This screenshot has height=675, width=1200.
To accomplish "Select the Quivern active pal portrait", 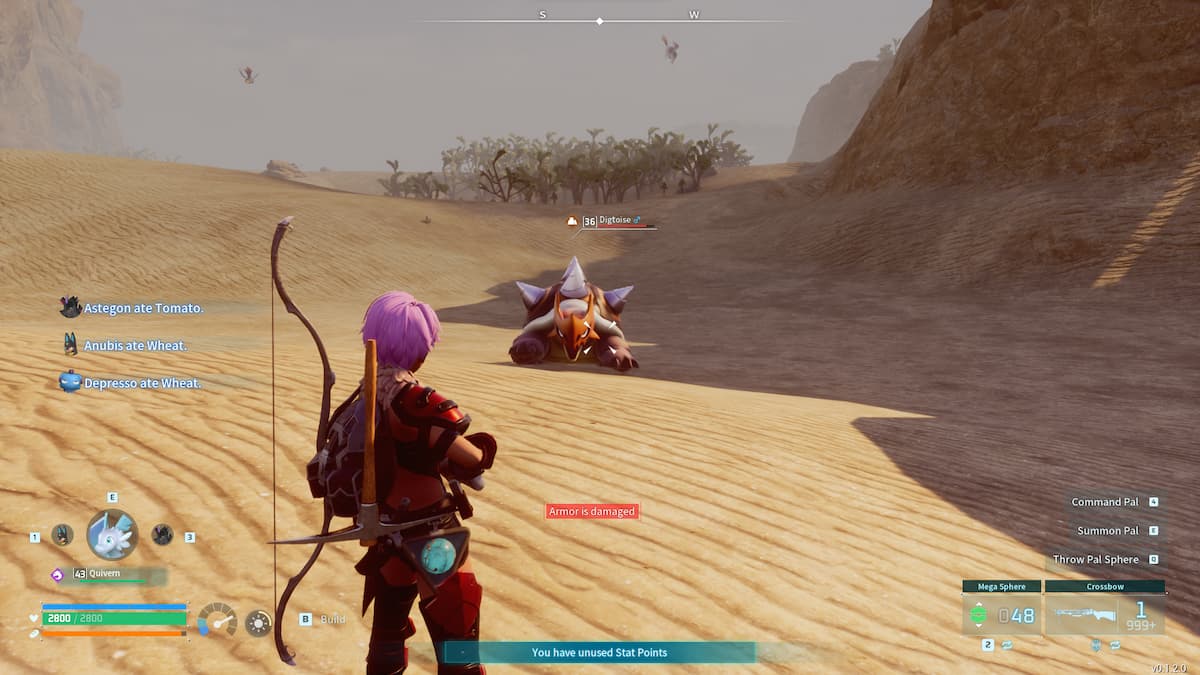I will click(x=111, y=534).
